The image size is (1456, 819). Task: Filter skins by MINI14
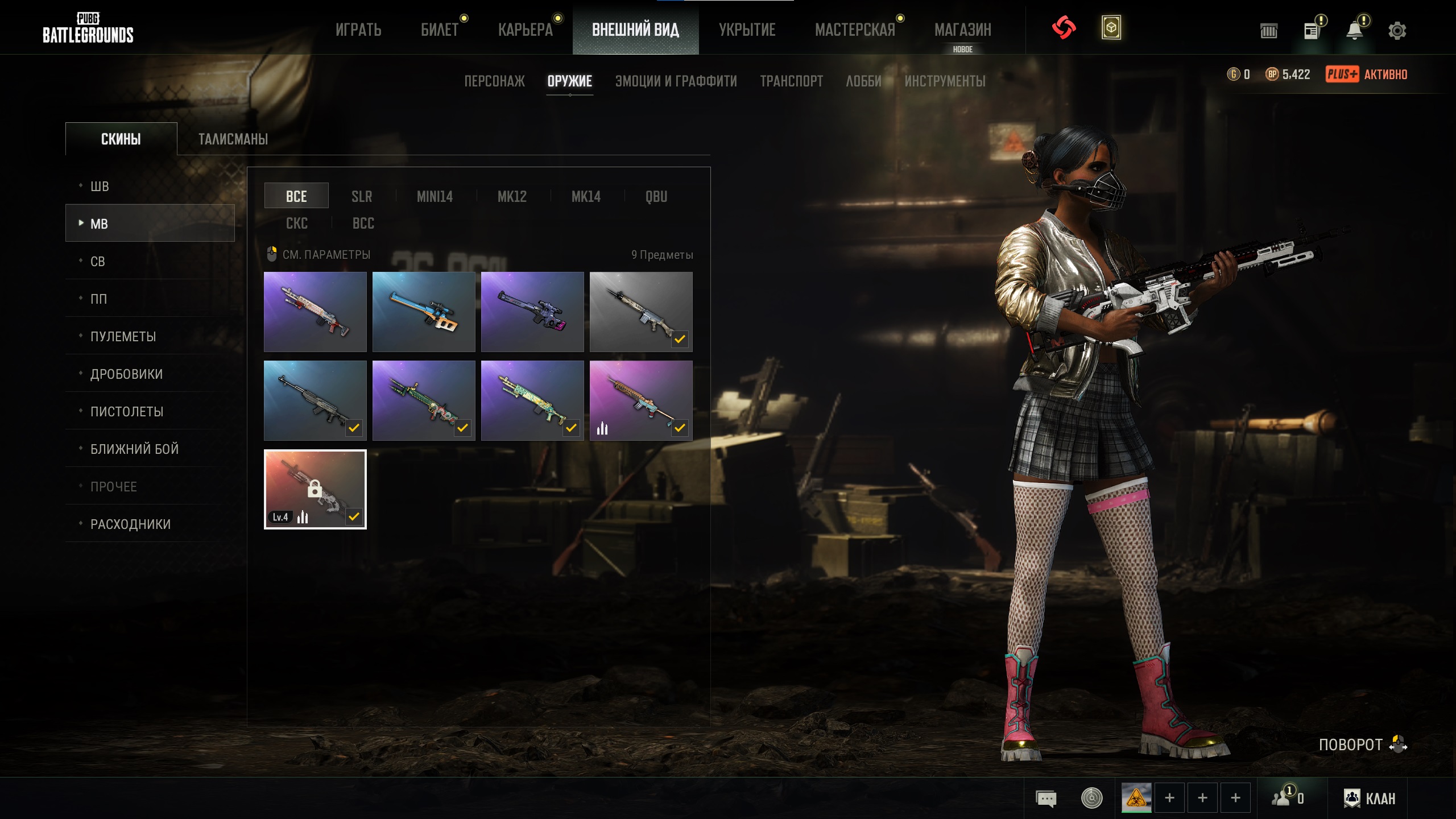tap(435, 197)
